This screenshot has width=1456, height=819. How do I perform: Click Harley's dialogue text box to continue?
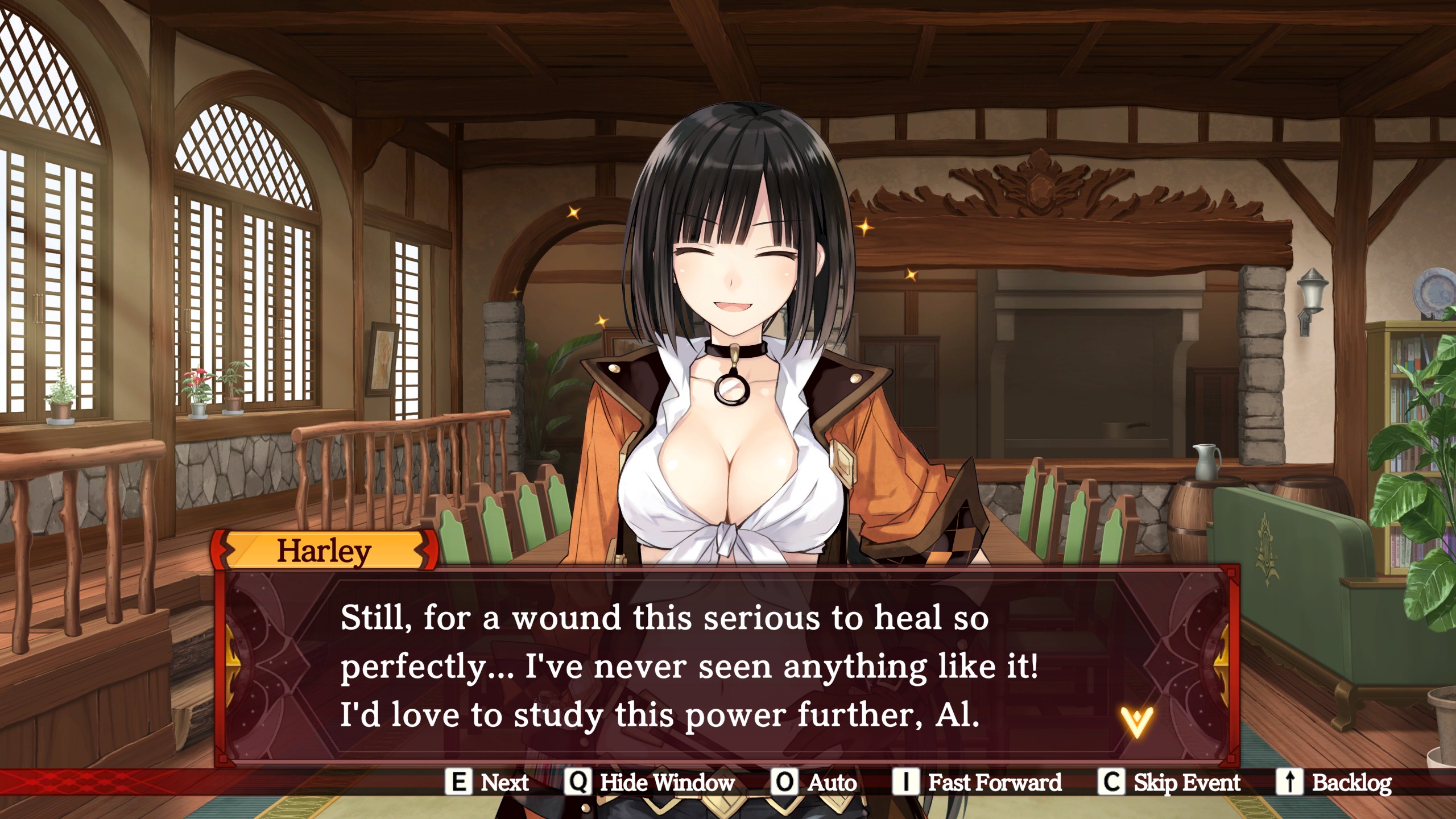pos(688,665)
